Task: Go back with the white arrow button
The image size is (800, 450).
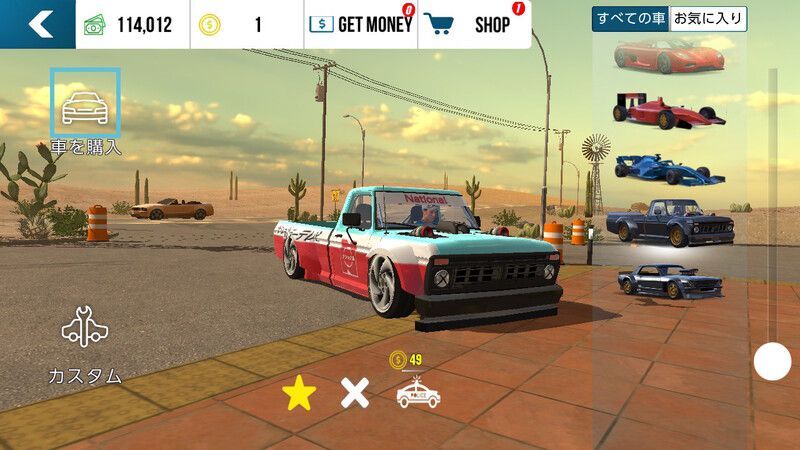Action: 38,24
